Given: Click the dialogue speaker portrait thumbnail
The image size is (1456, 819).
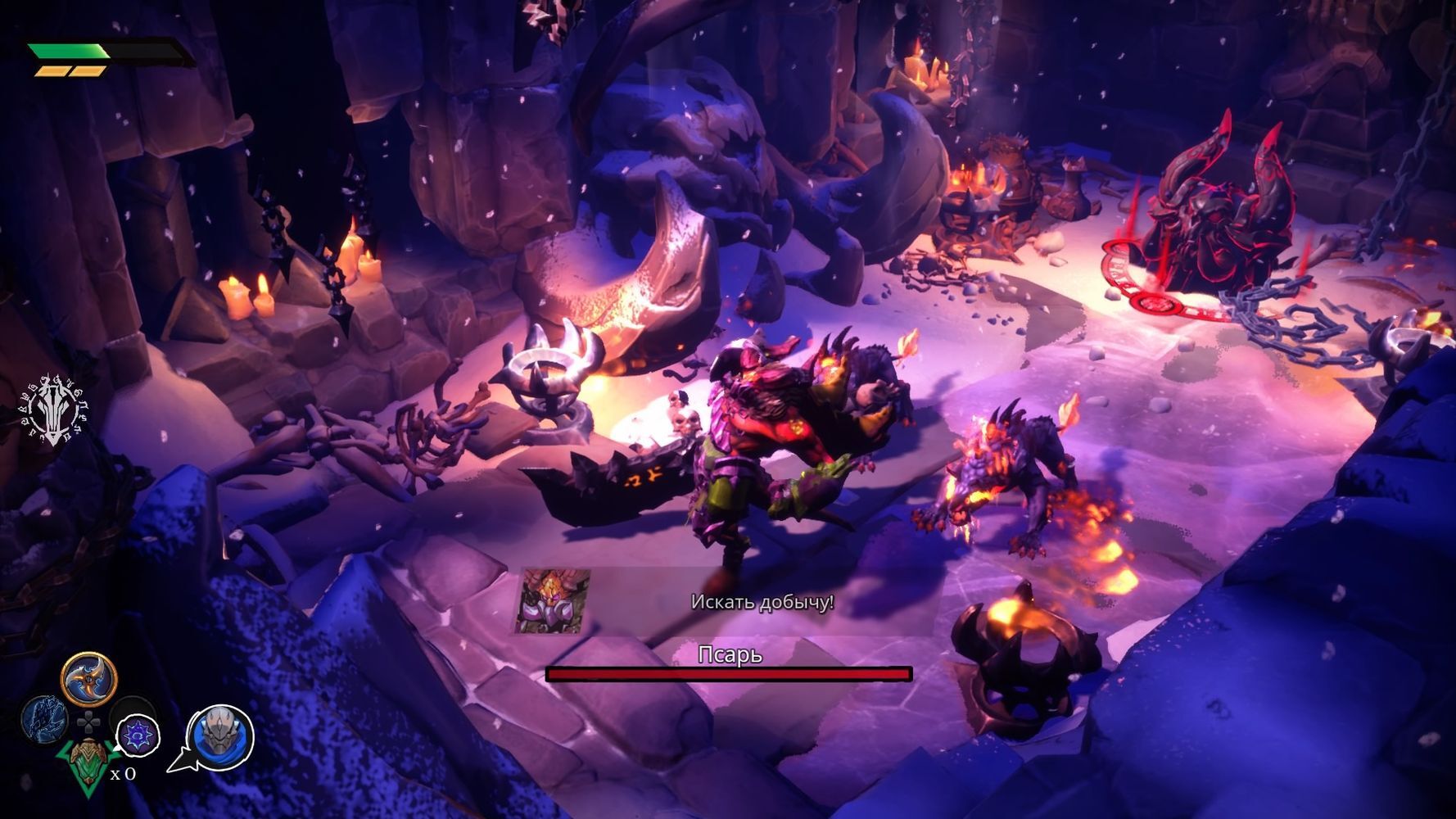Looking at the screenshot, I should point(553,602).
